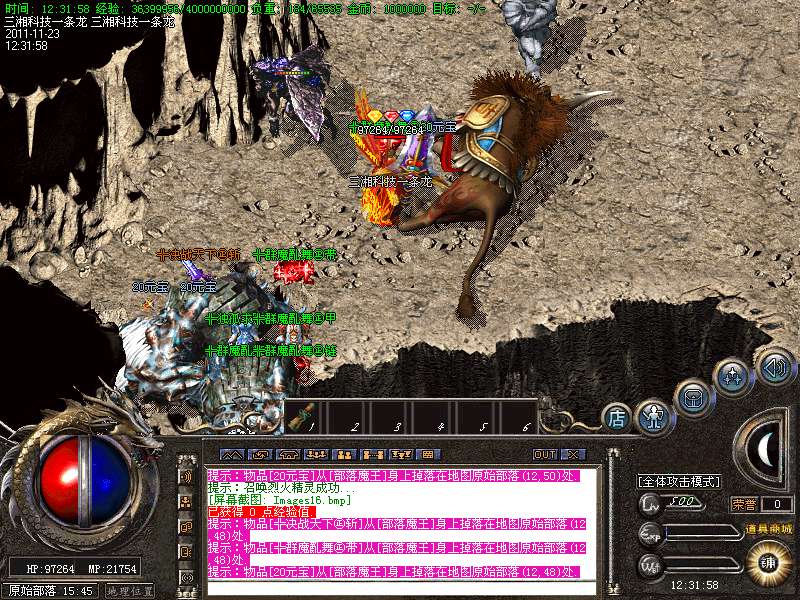Click the two-person icon in chat toolbar

pyautogui.click(x=343, y=454)
